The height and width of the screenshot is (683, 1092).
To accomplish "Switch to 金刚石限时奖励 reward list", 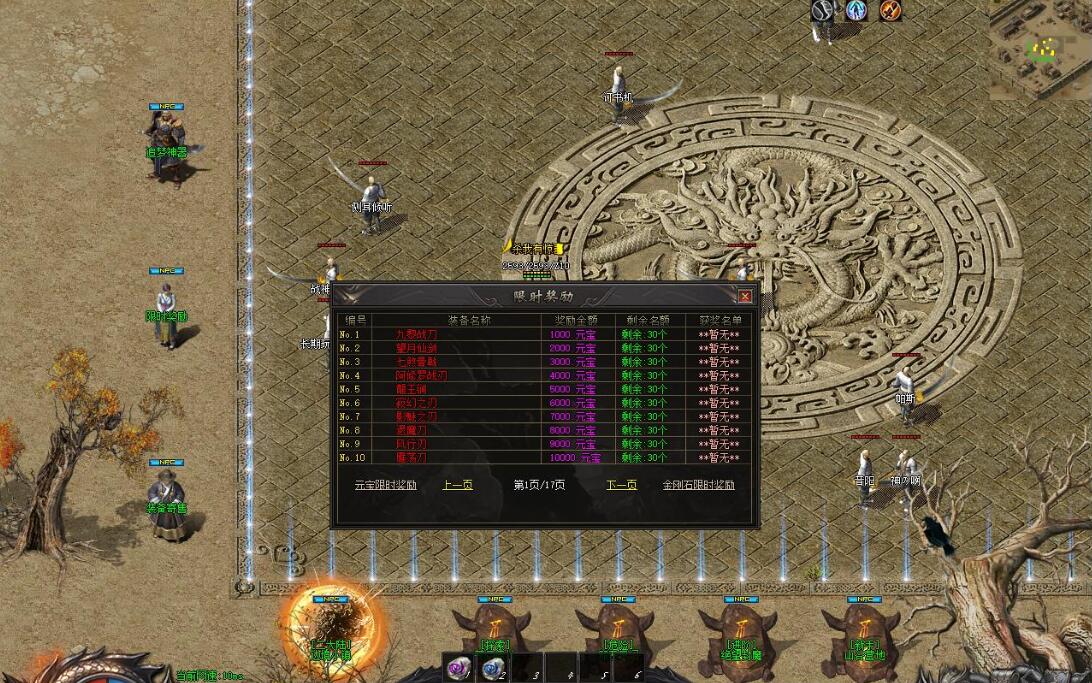I will coord(698,485).
